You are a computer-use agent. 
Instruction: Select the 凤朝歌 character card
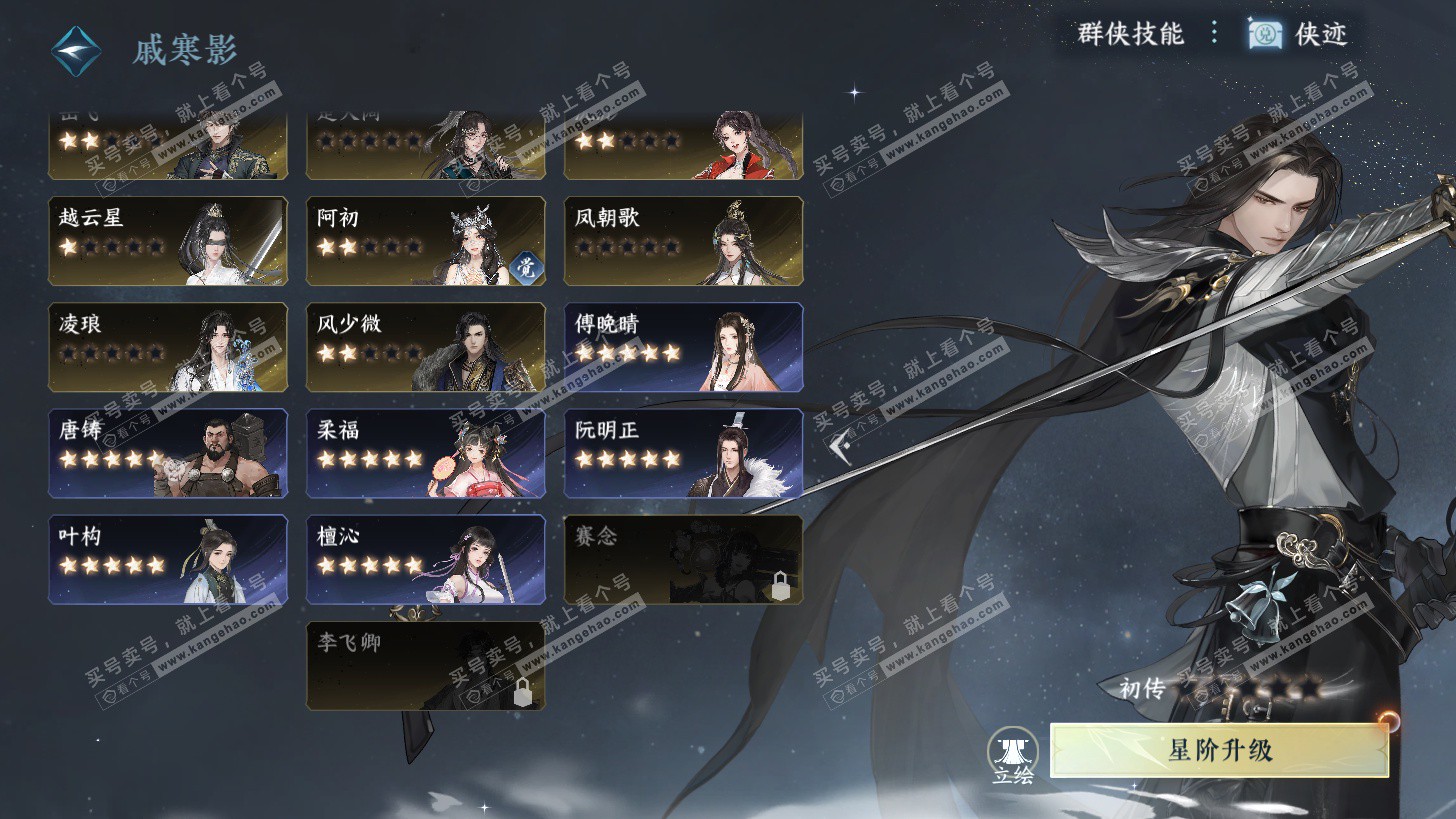[683, 241]
